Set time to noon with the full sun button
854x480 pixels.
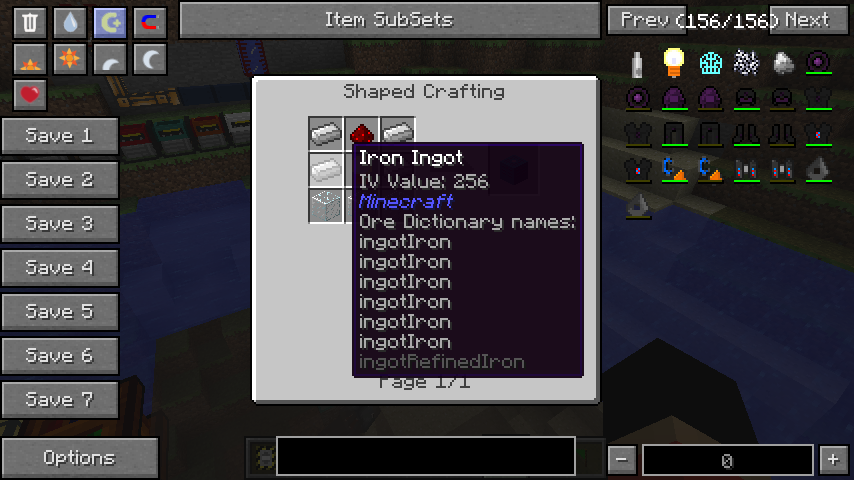(70, 60)
